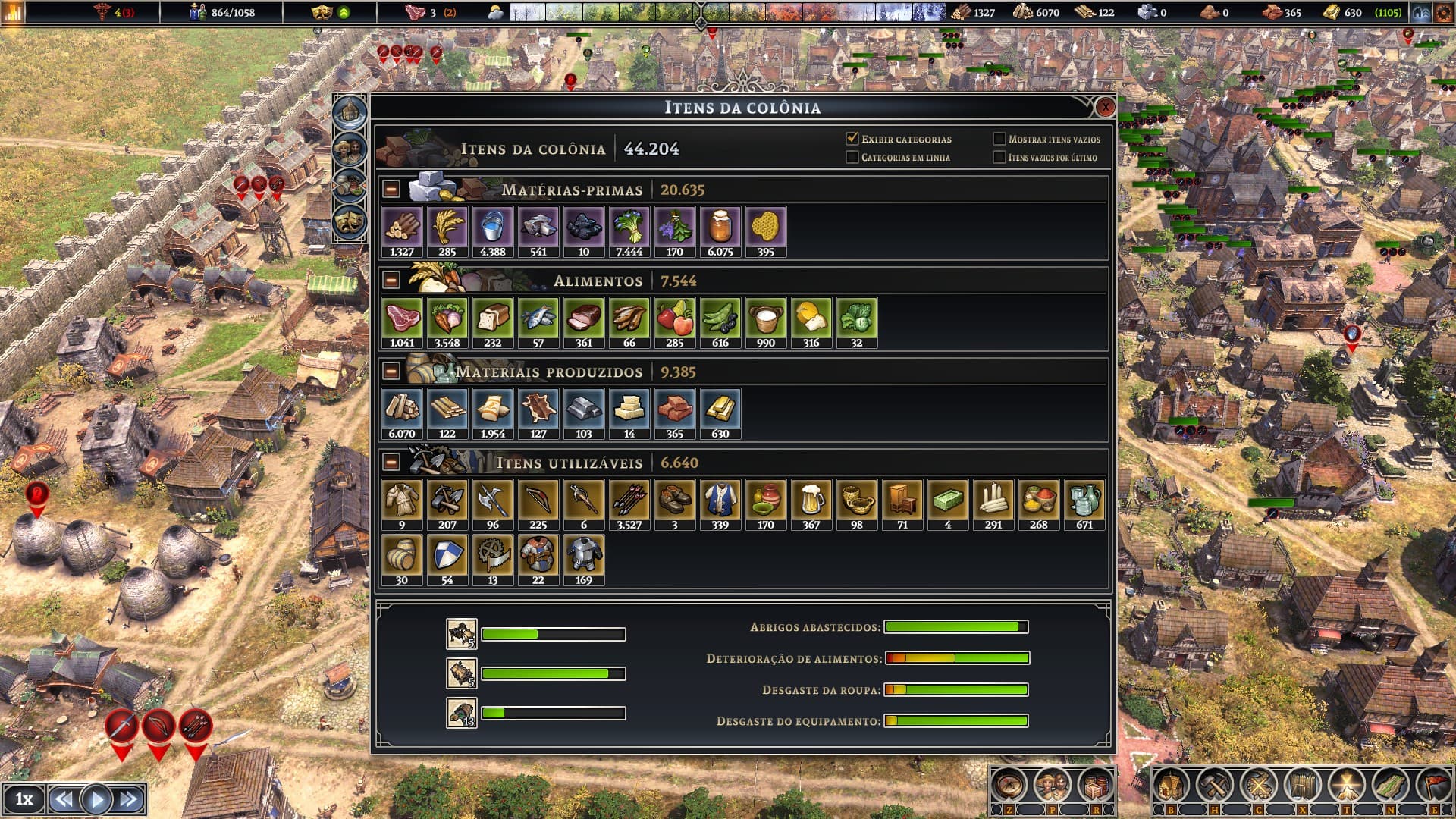Check the Categorias em Linha box
Image resolution: width=1456 pixels, height=819 pixels.
click(852, 157)
